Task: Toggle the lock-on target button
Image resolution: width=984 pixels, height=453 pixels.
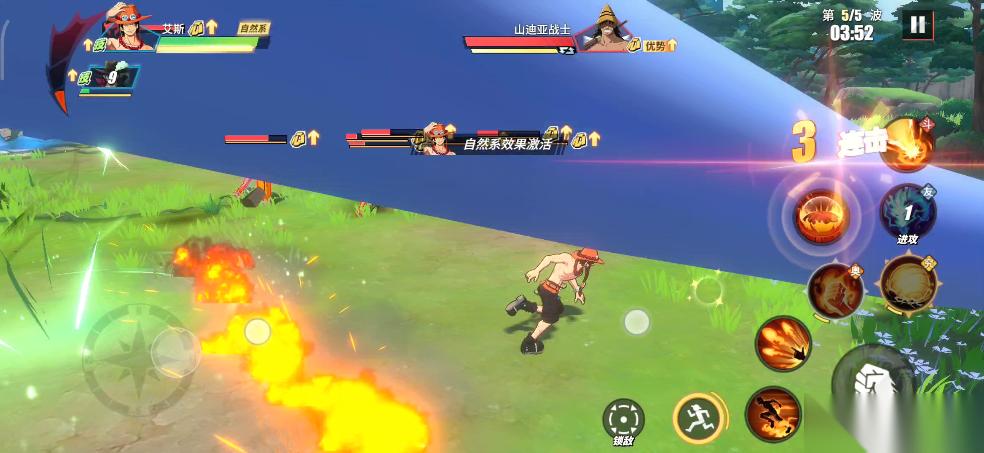Action: pos(623,417)
